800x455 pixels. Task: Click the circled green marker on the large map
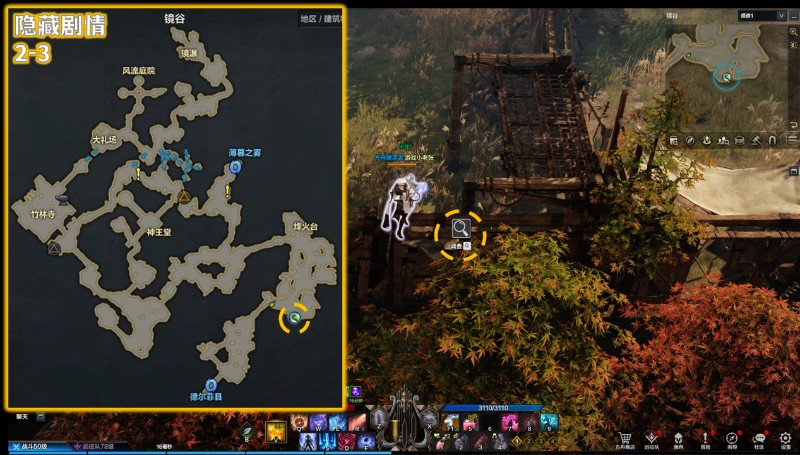tap(295, 318)
